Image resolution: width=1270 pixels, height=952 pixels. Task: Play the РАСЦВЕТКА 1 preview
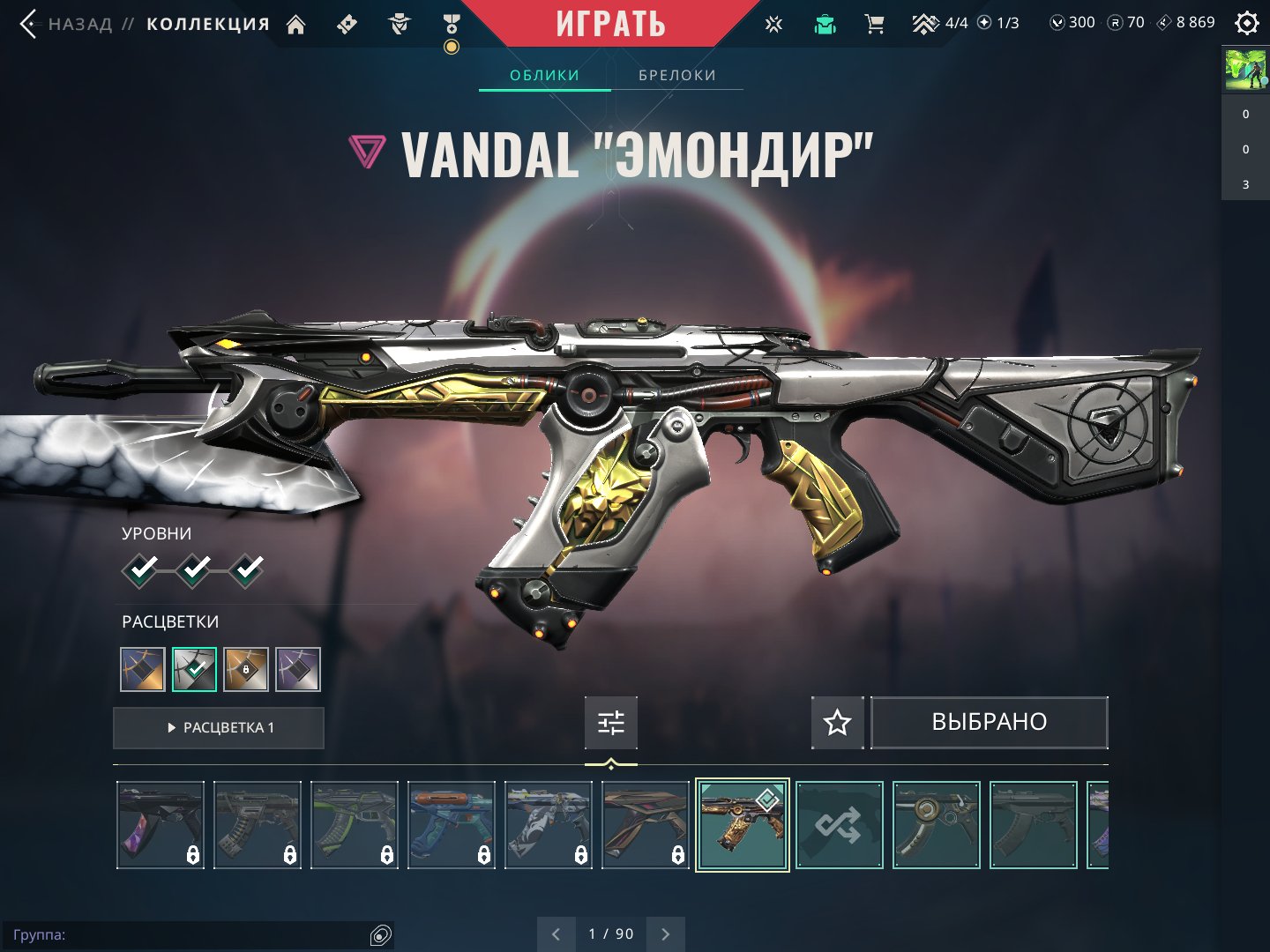coord(219,727)
